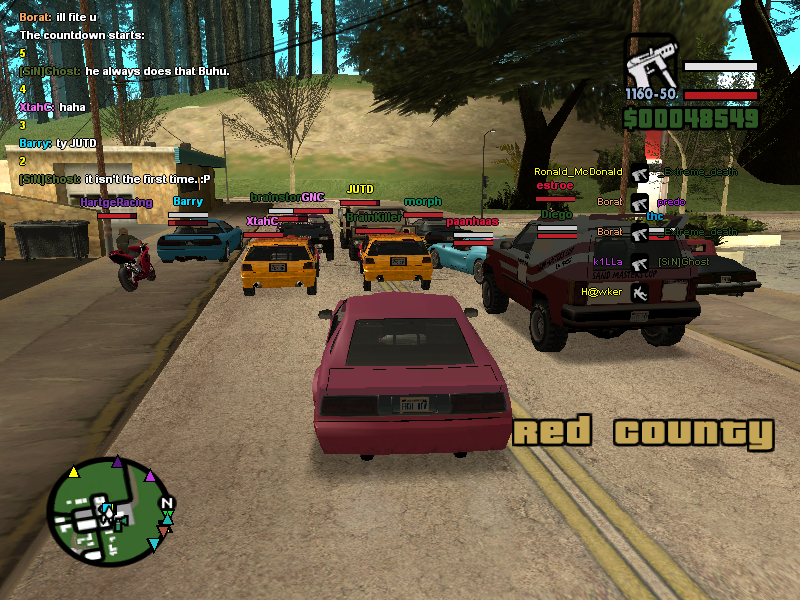Click the yellow triangle blip on the radar
The image size is (800, 600).
click(x=73, y=472)
